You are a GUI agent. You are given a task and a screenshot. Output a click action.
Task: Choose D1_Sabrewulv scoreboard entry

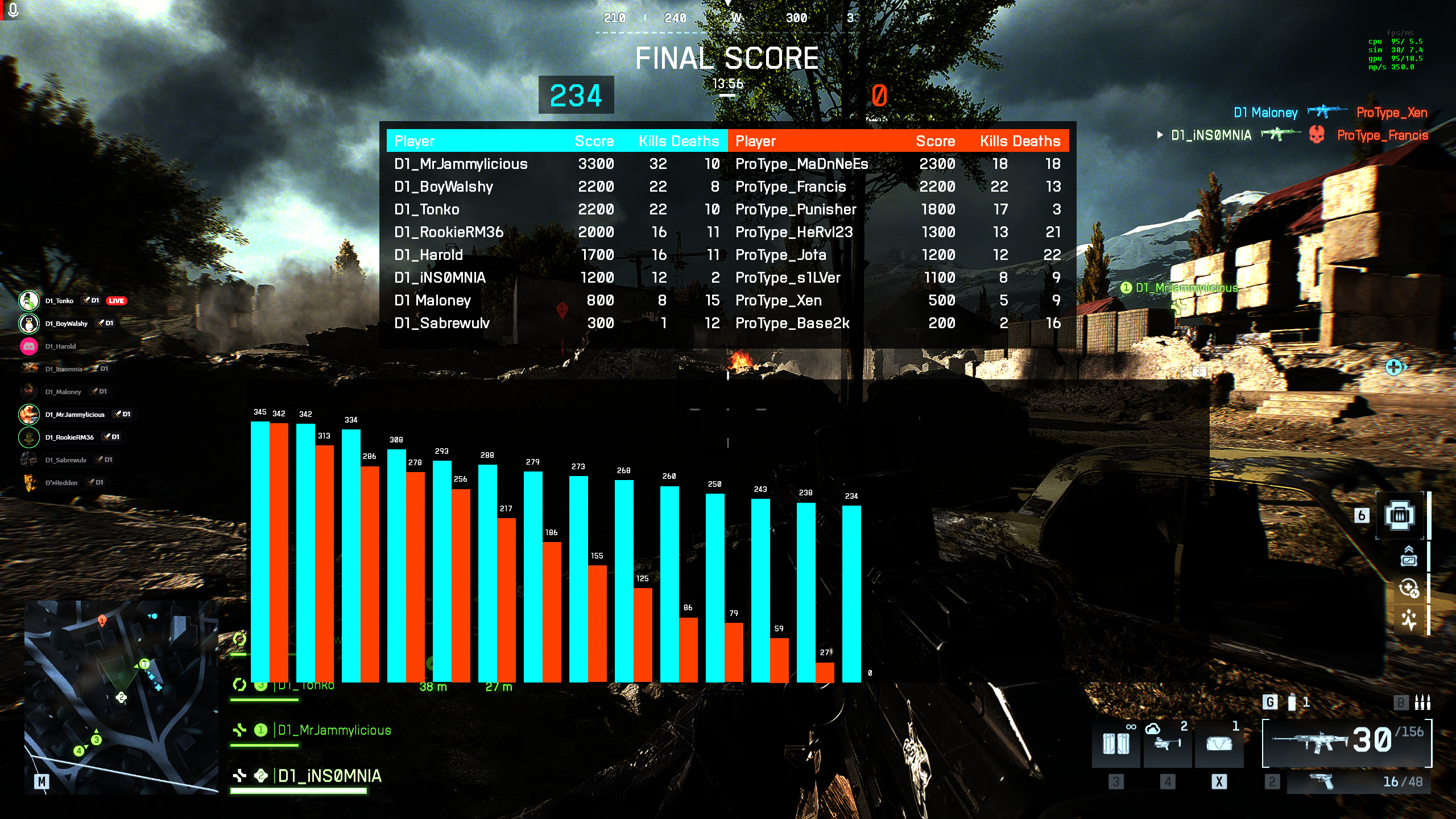pos(441,323)
